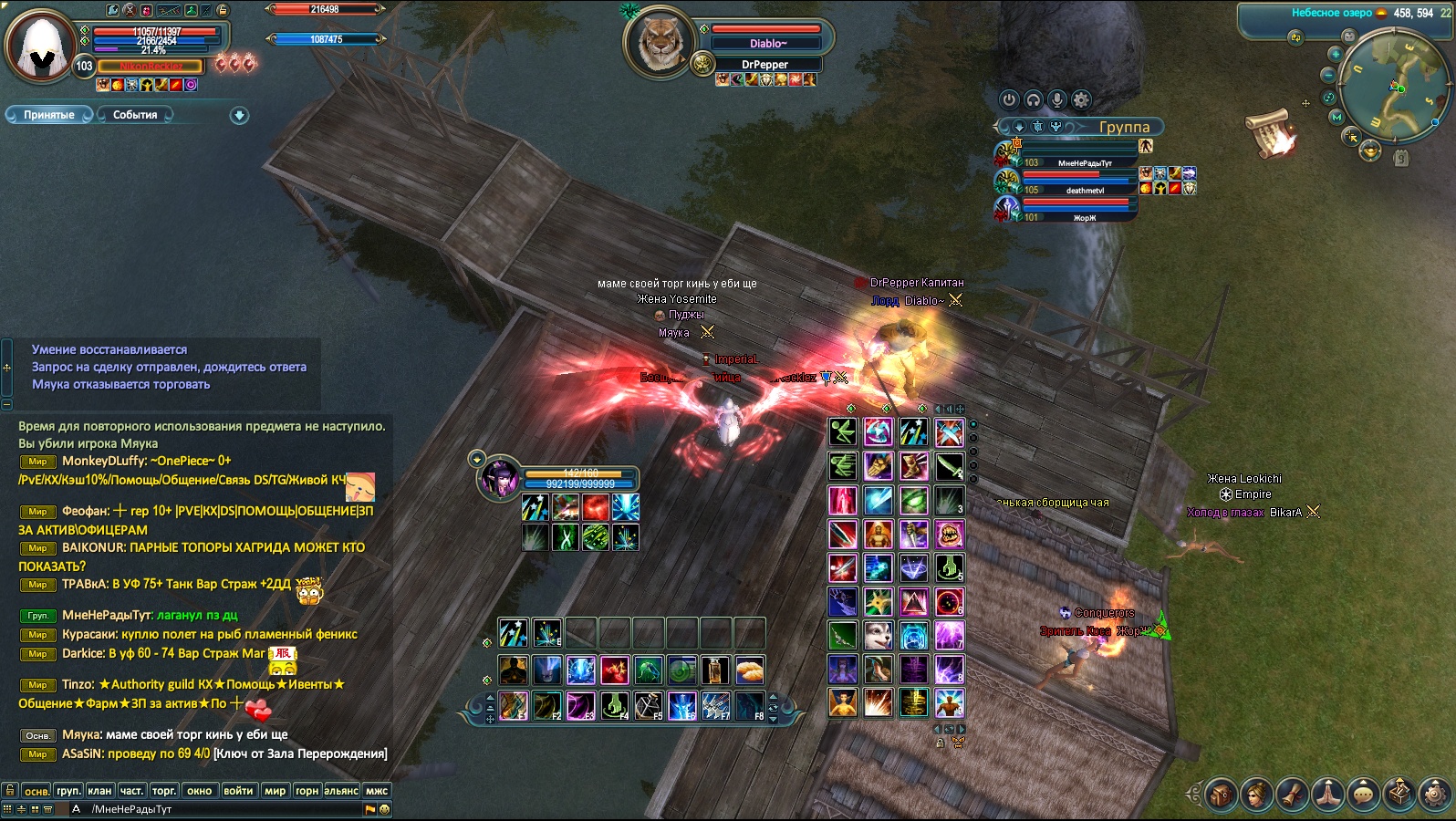Switch to the 'События' events tab
This screenshot has height=821, width=1456.
[x=135, y=115]
